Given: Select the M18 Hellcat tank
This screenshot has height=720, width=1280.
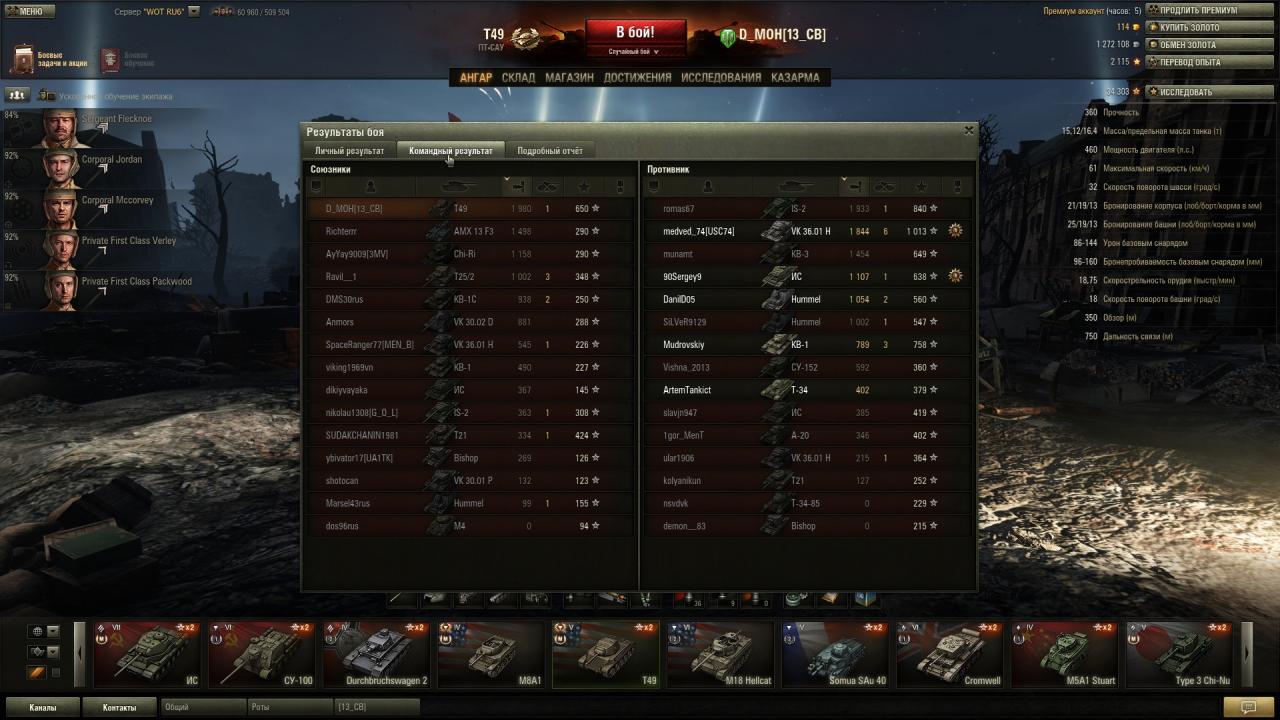Looking at the screenshot, I should point(720,654).
